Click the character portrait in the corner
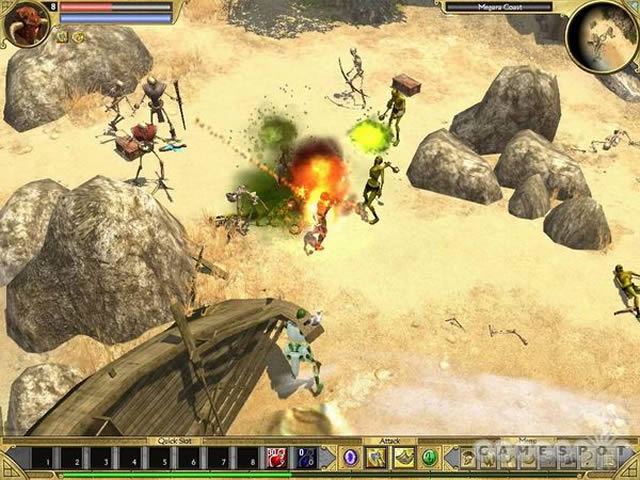This screenshot has height=480, width=640. (27, 24)
